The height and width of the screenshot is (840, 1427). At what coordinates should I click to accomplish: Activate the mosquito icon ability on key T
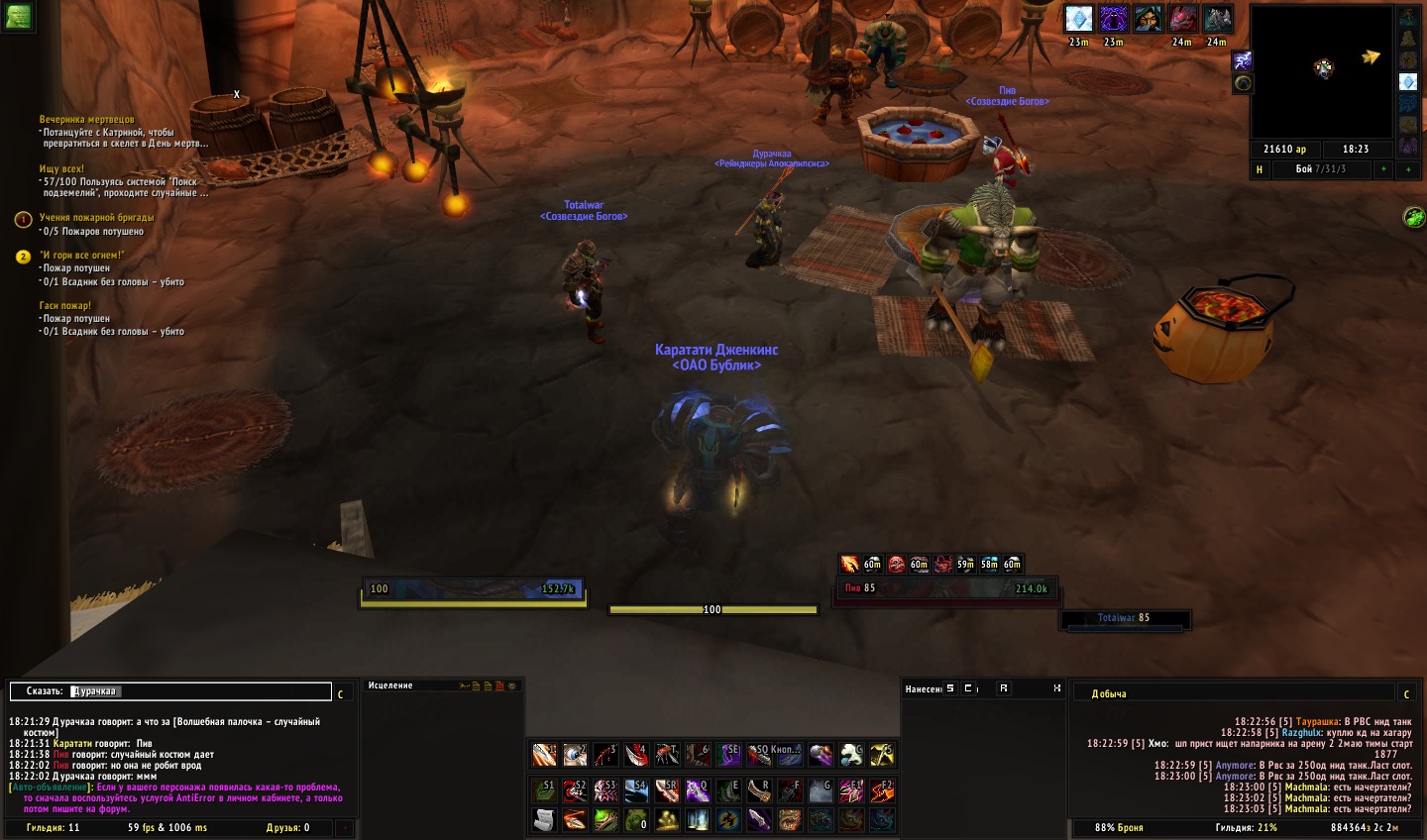click(667, 756)
